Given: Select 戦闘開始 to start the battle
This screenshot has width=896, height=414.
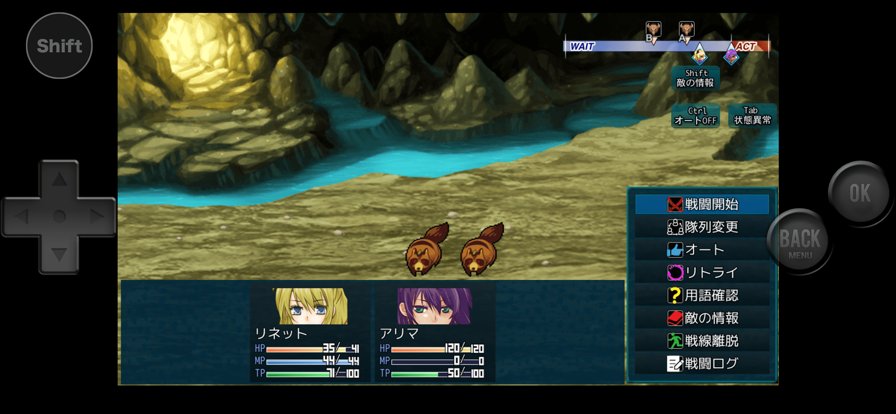Looking at the screenshot, I should (x=702, y=204).
